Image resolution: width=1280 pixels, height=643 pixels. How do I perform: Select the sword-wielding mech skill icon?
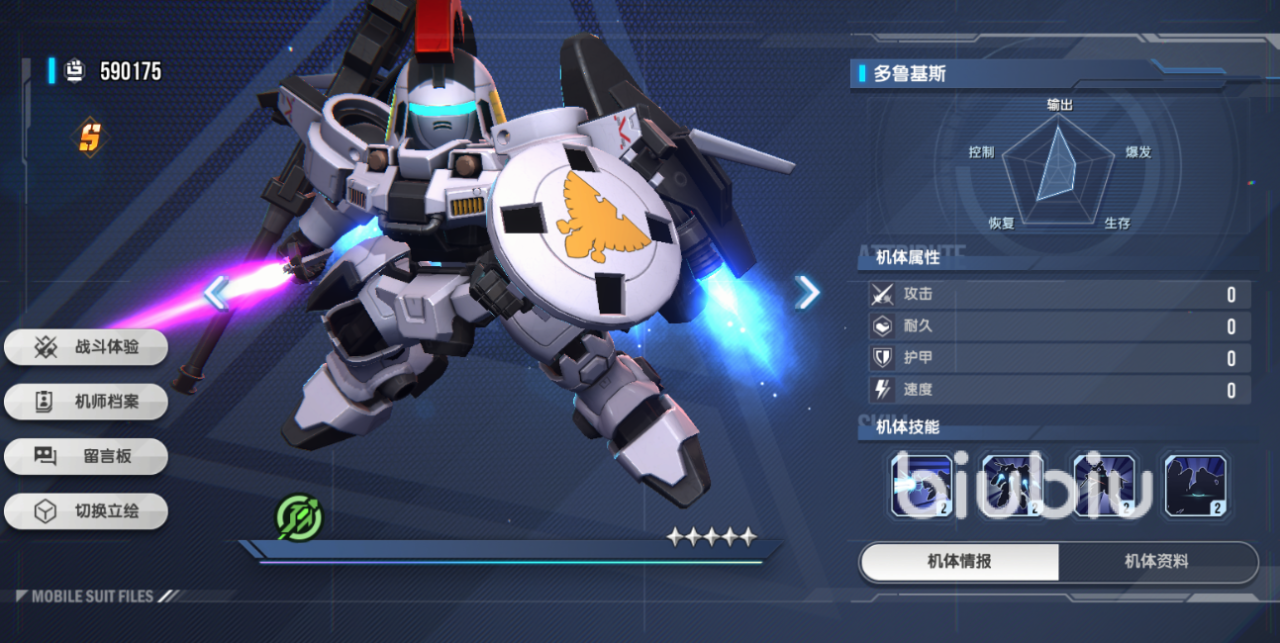pyautogui.click(x=1104, y=485)
